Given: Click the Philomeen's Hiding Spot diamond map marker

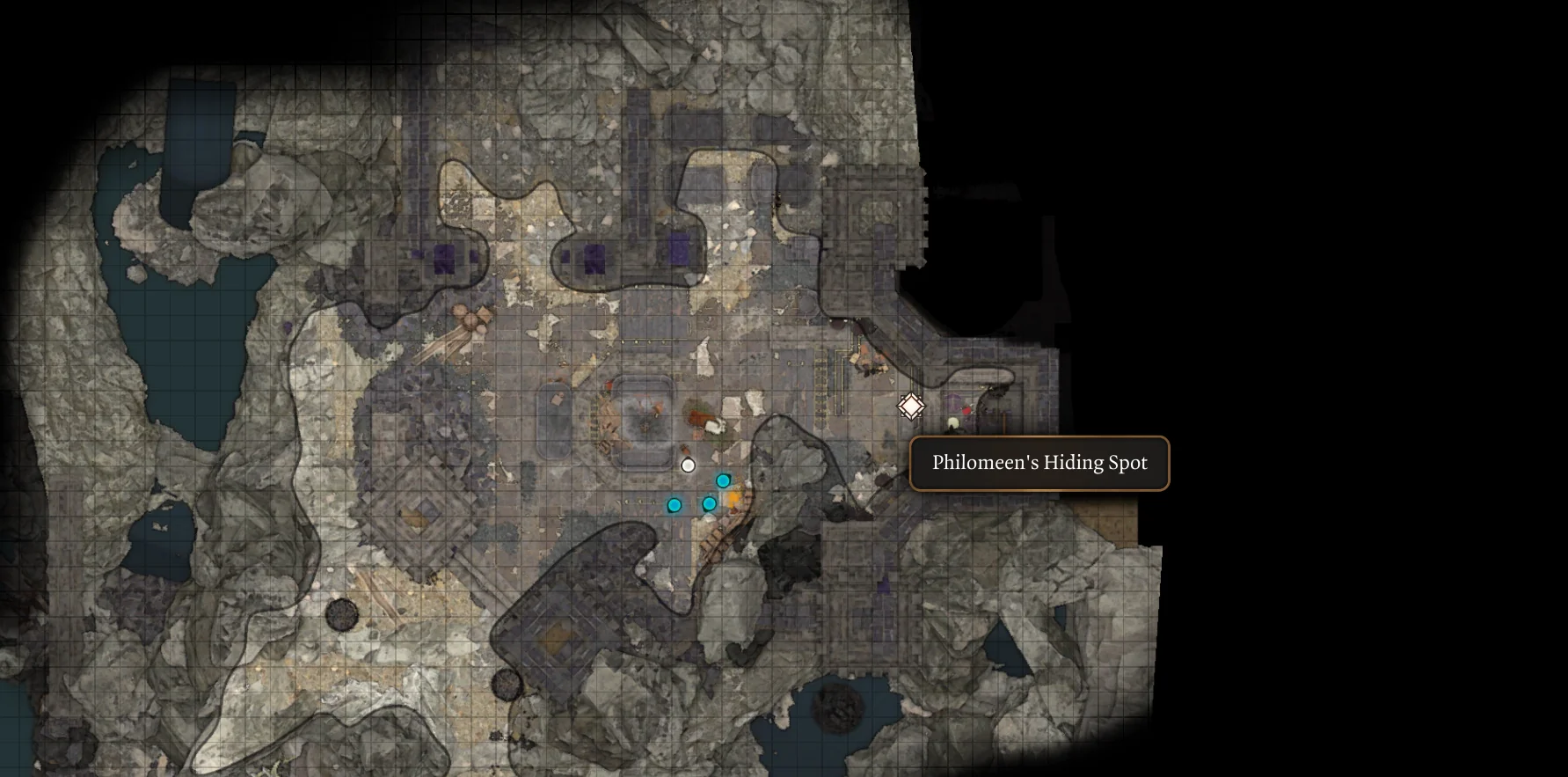Looking at the screenshot, I should click(911, 406).
